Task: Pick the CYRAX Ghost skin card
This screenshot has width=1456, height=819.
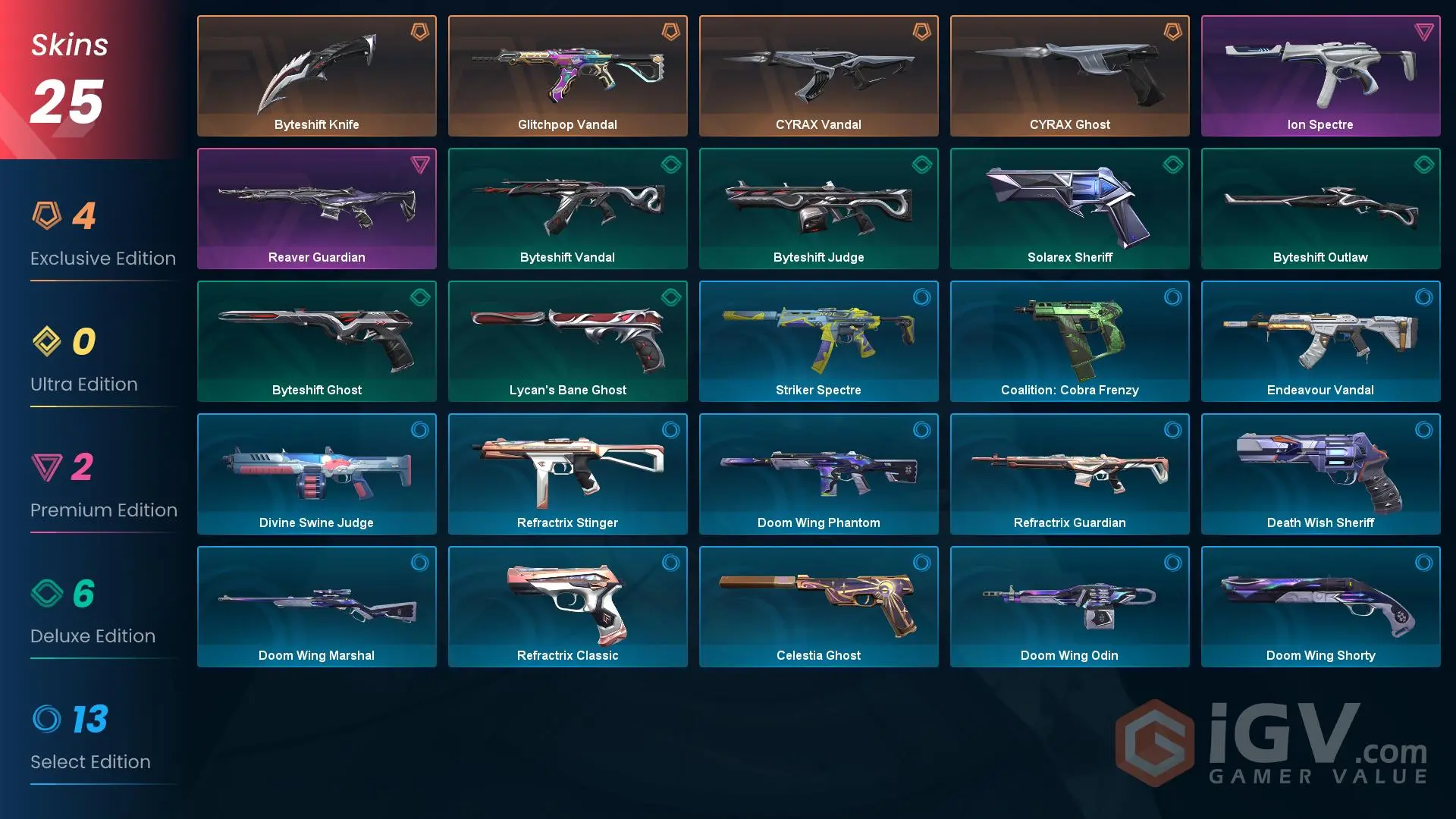Action: point(1069,76)
